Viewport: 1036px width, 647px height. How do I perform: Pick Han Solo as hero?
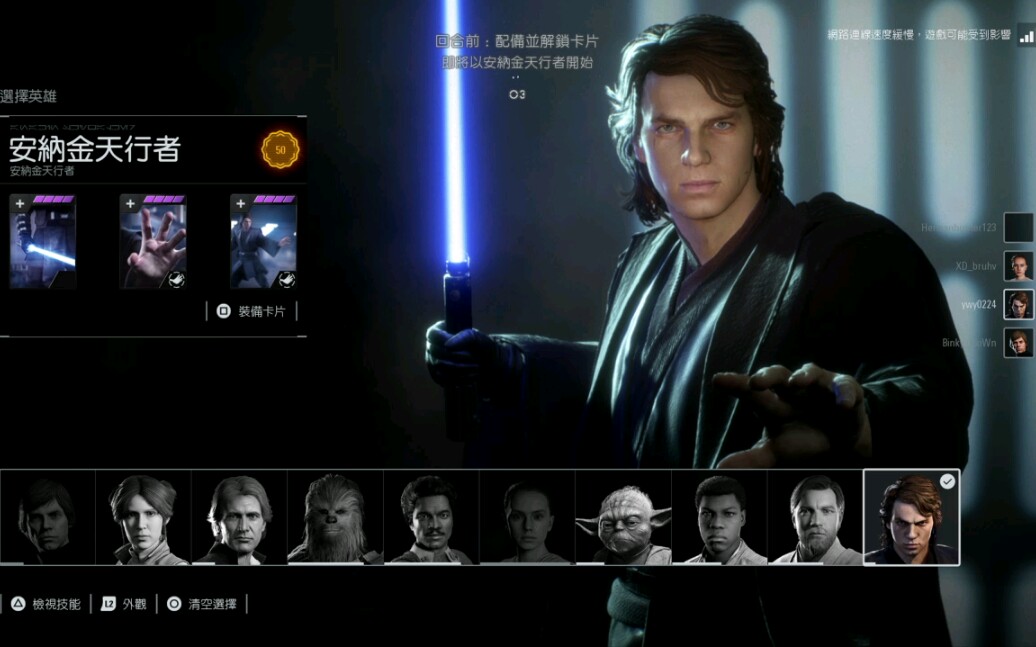tap(239, 518)
